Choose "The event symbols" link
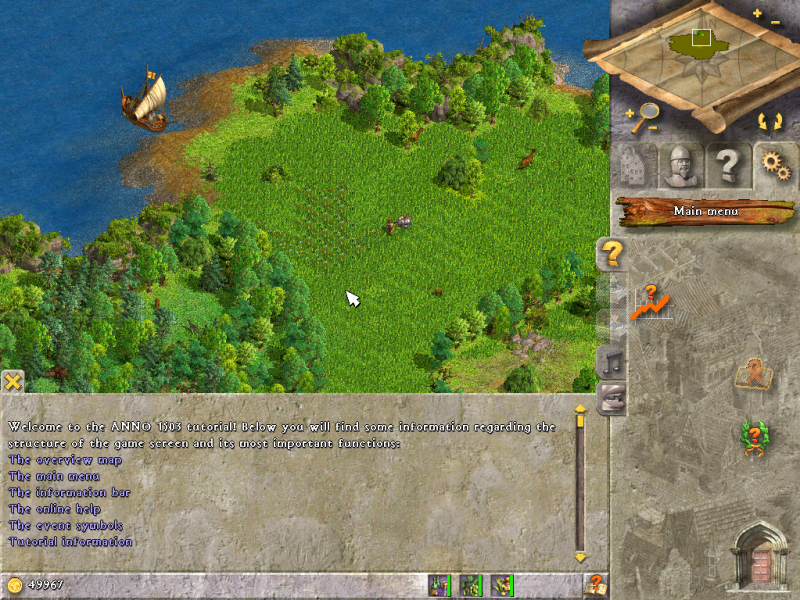Image resolution: width=800 pixels, height=600 pixels. tap(65, 525)
